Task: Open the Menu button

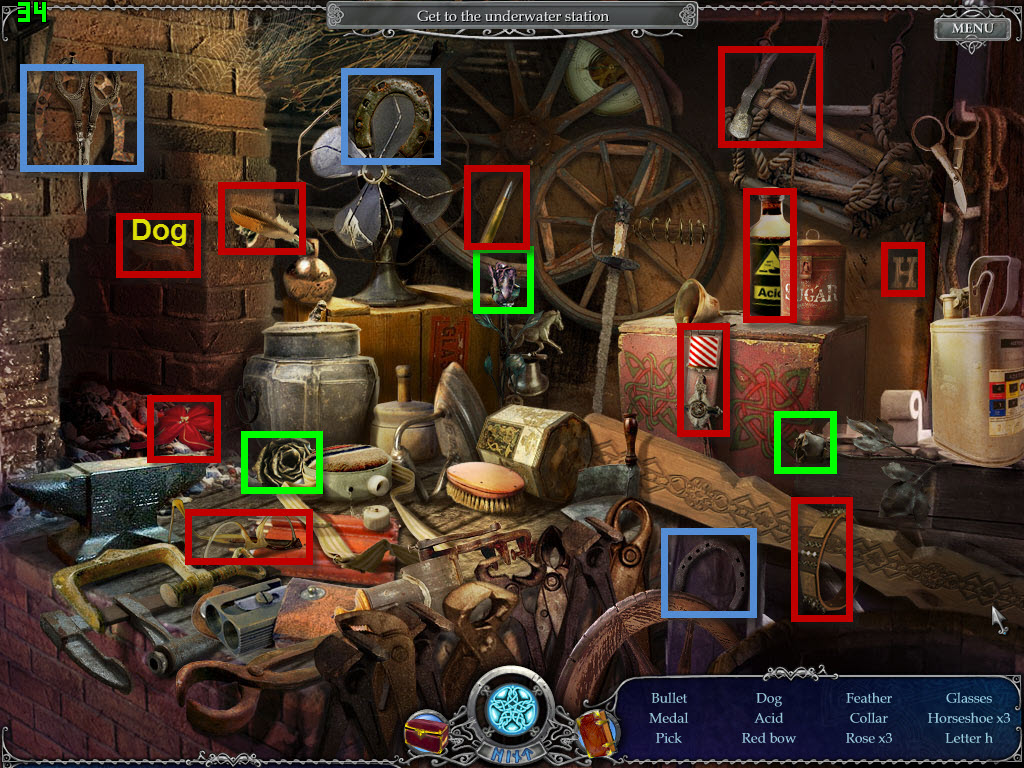Action: click(x=972, y=28)
